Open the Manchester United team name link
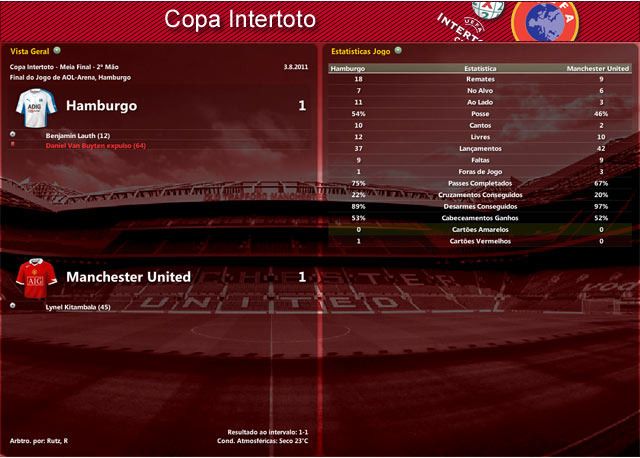This screenshot has height=458, width=640. (128, 276)
